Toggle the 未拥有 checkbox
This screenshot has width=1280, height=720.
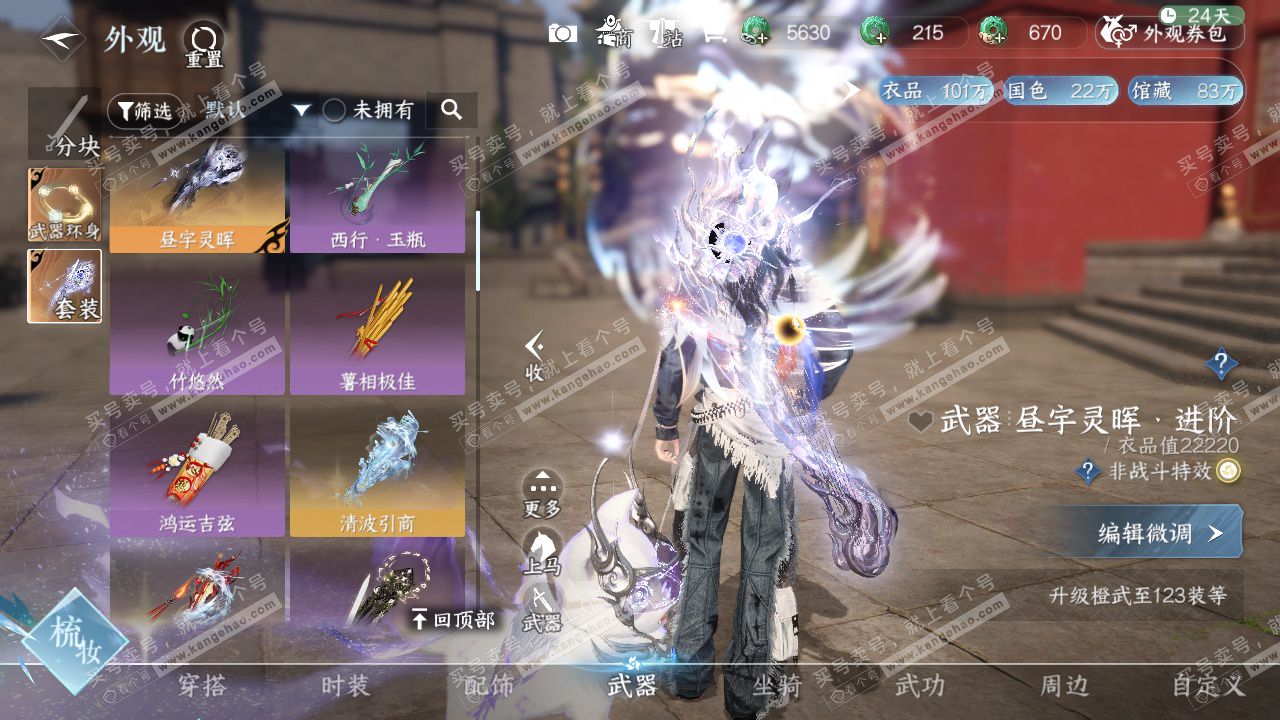pos(334,111)
